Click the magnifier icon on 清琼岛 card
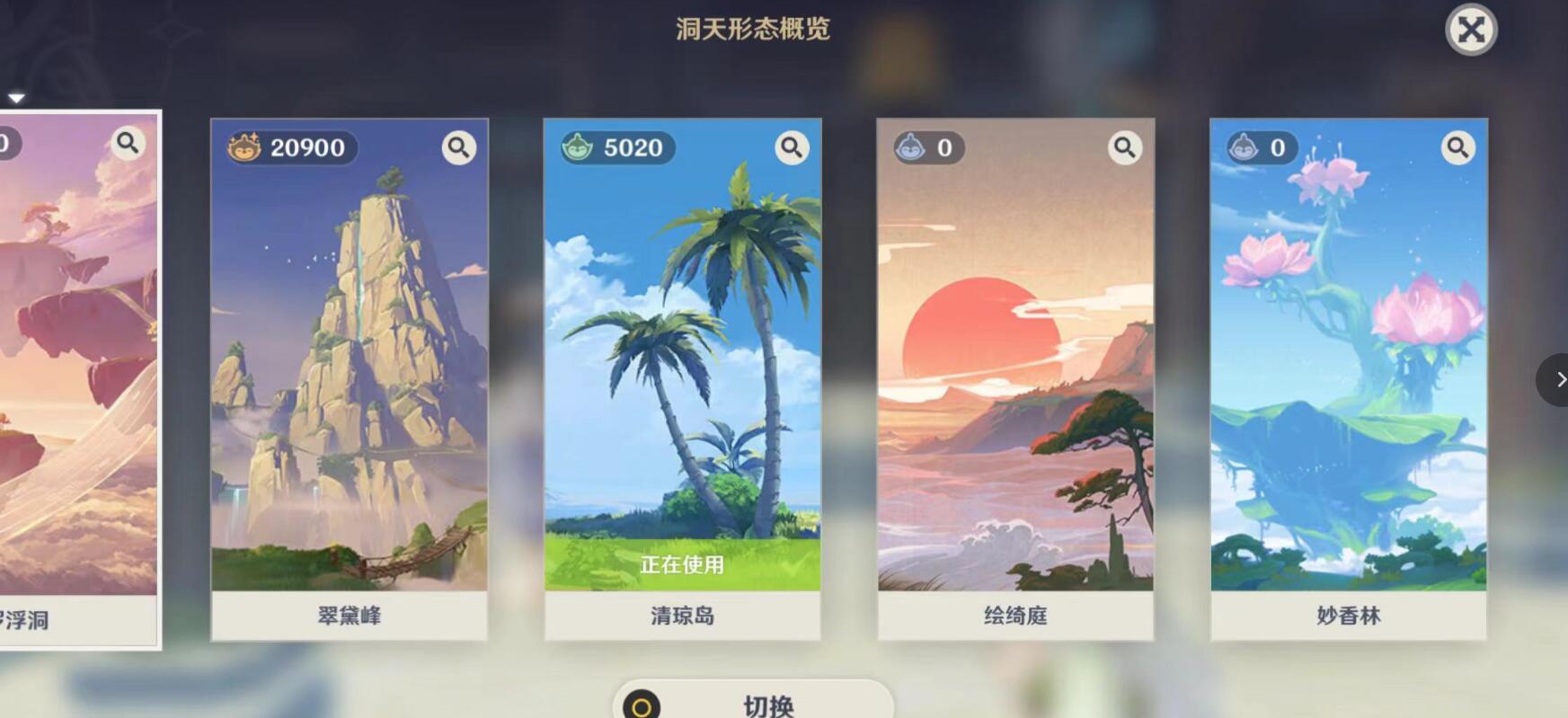 pyautogui.click(x=792, y=147)
